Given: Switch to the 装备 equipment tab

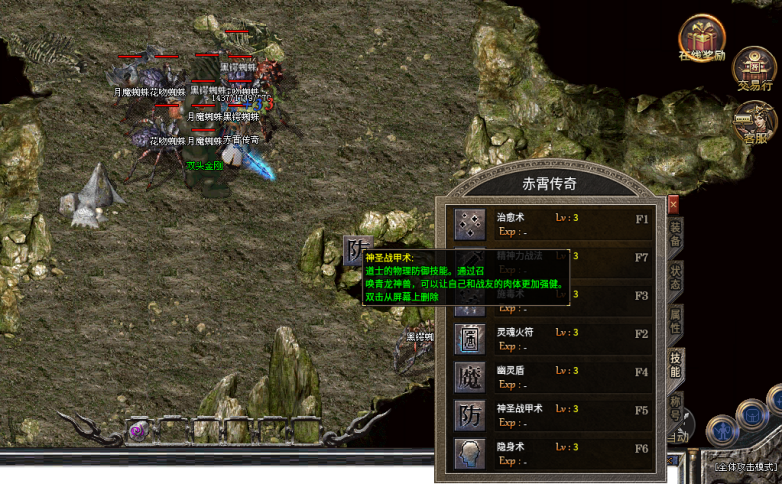Looking at the screenshot, I should pos(677,234).
